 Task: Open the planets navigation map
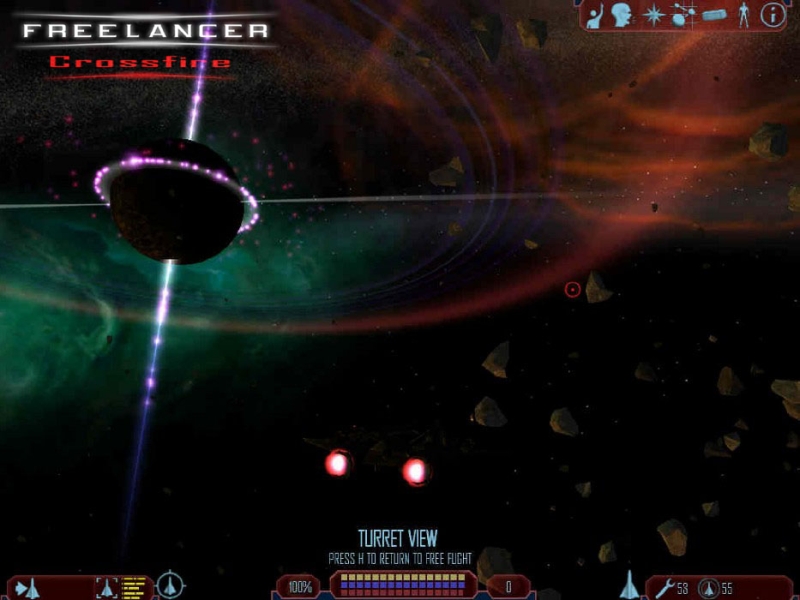click(683, 15)
